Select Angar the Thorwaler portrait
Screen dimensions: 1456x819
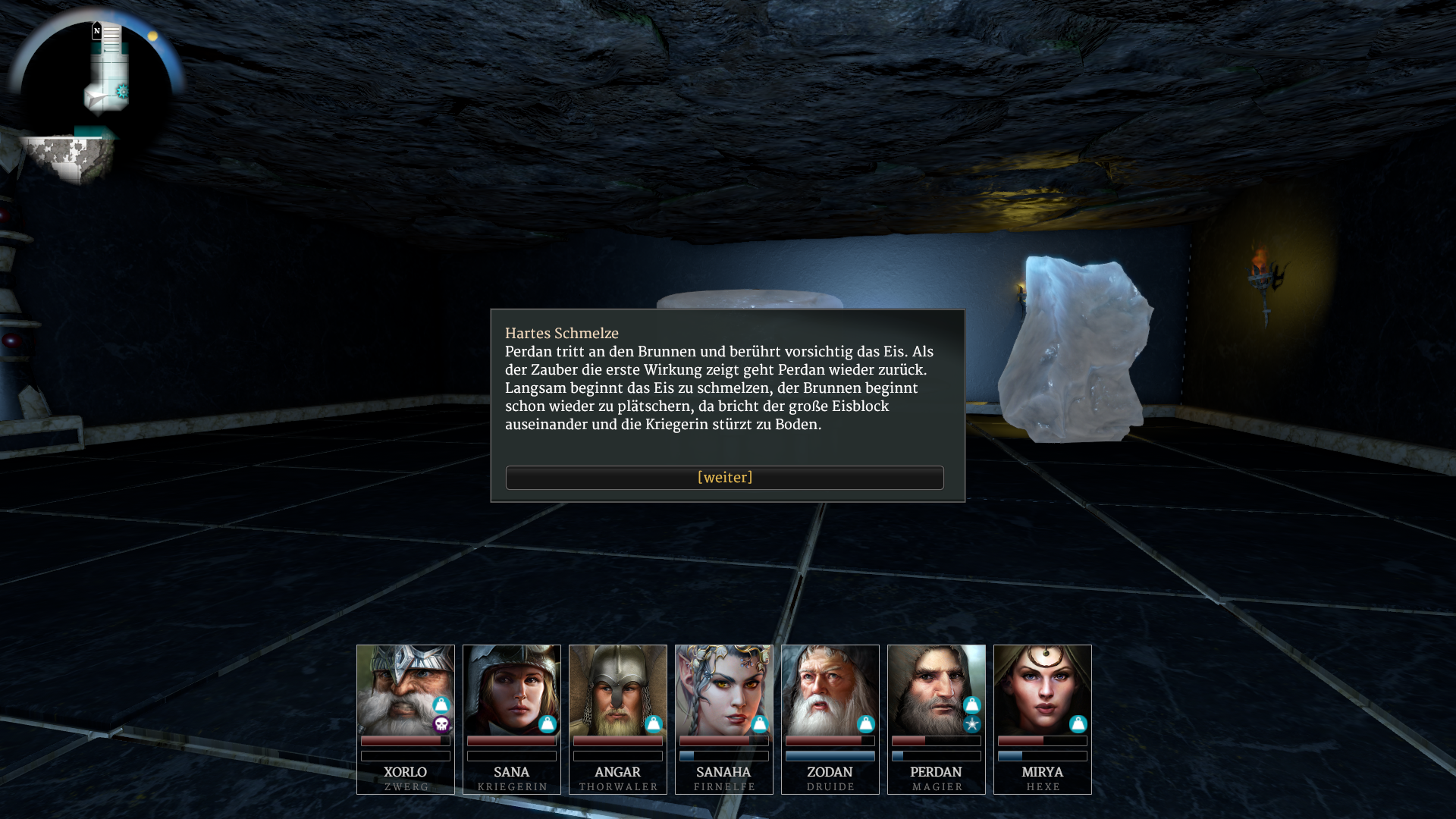tap(617, 689)
